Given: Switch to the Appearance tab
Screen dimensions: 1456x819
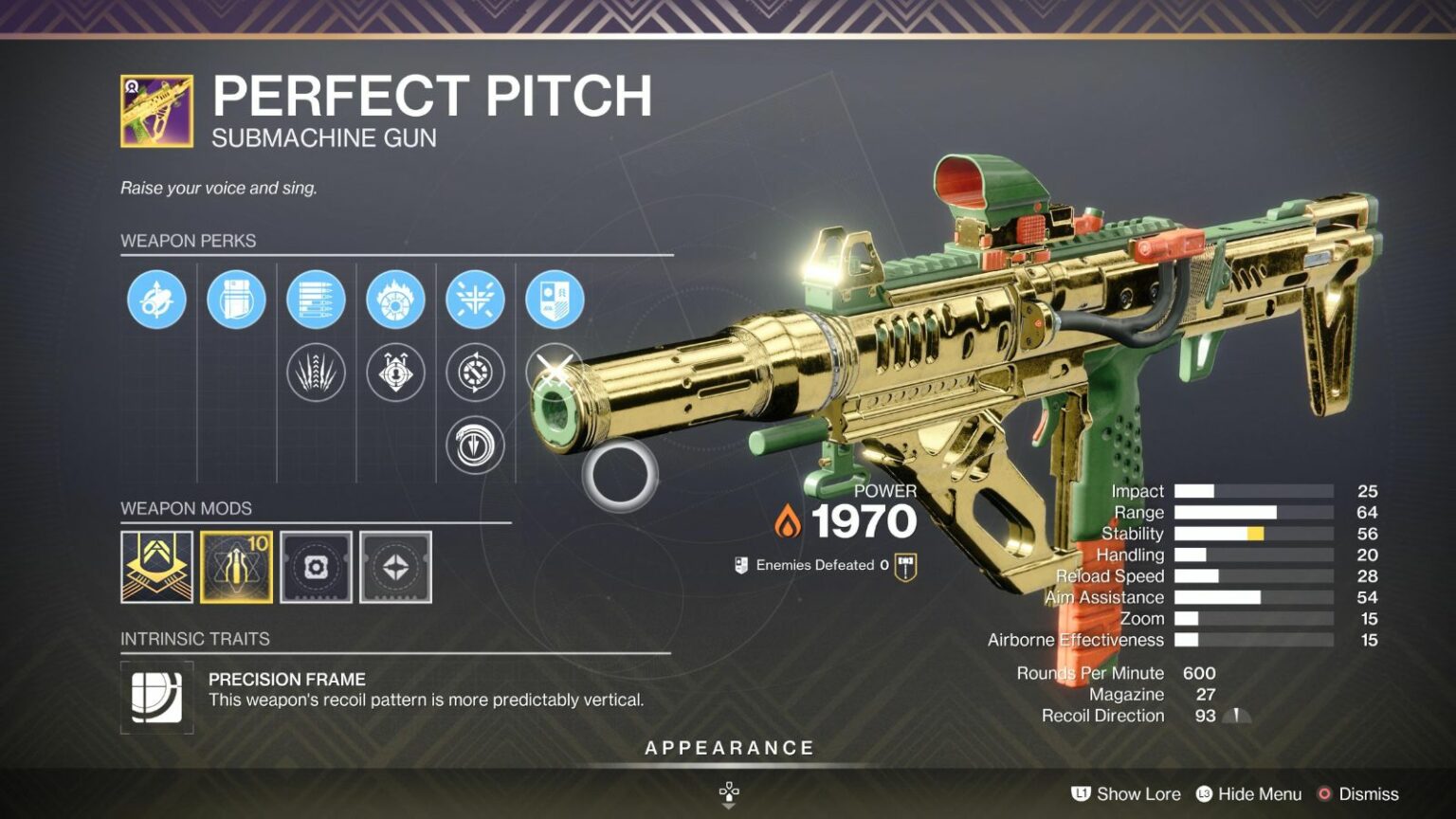Looking at the screenshot, I should (728, 747).
